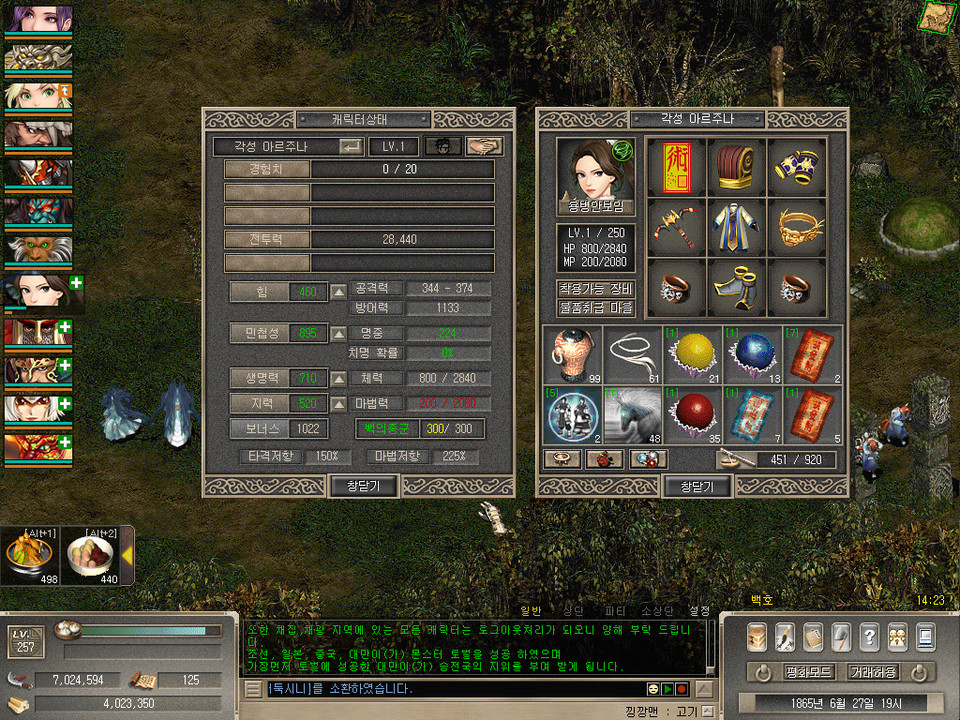Use the roast chicken dish quick slot
The width and height of the screenshot is (960, 720).
pos(28,555)
